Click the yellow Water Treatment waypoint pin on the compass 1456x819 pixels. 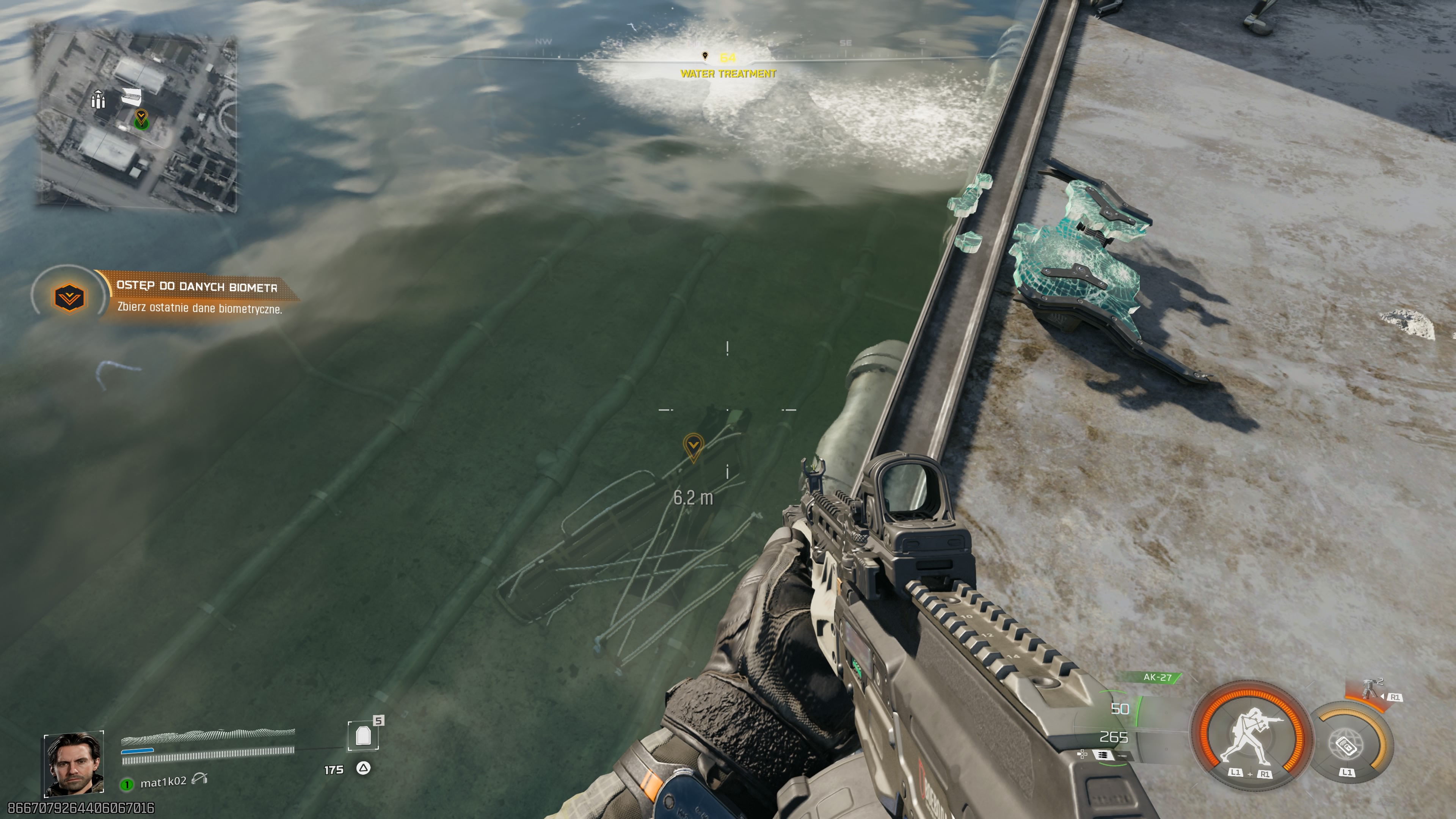[x=705, y=55]
